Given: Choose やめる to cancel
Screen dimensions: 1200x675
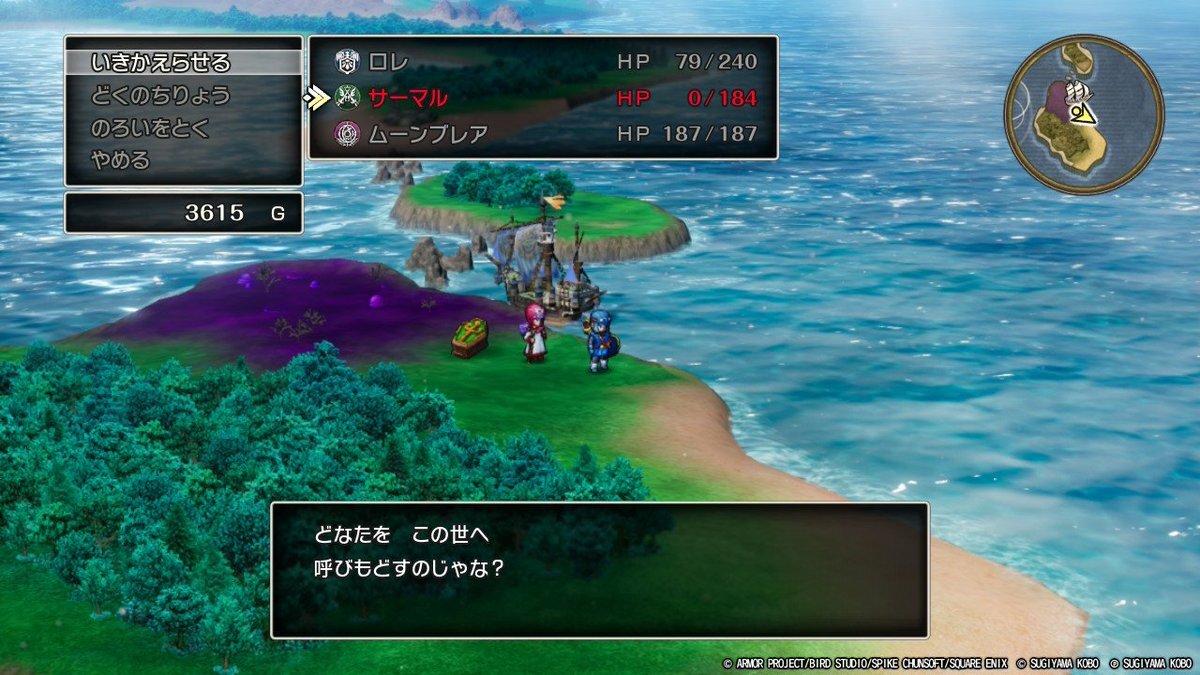Looking at the screenshot, I should [120, 161].
